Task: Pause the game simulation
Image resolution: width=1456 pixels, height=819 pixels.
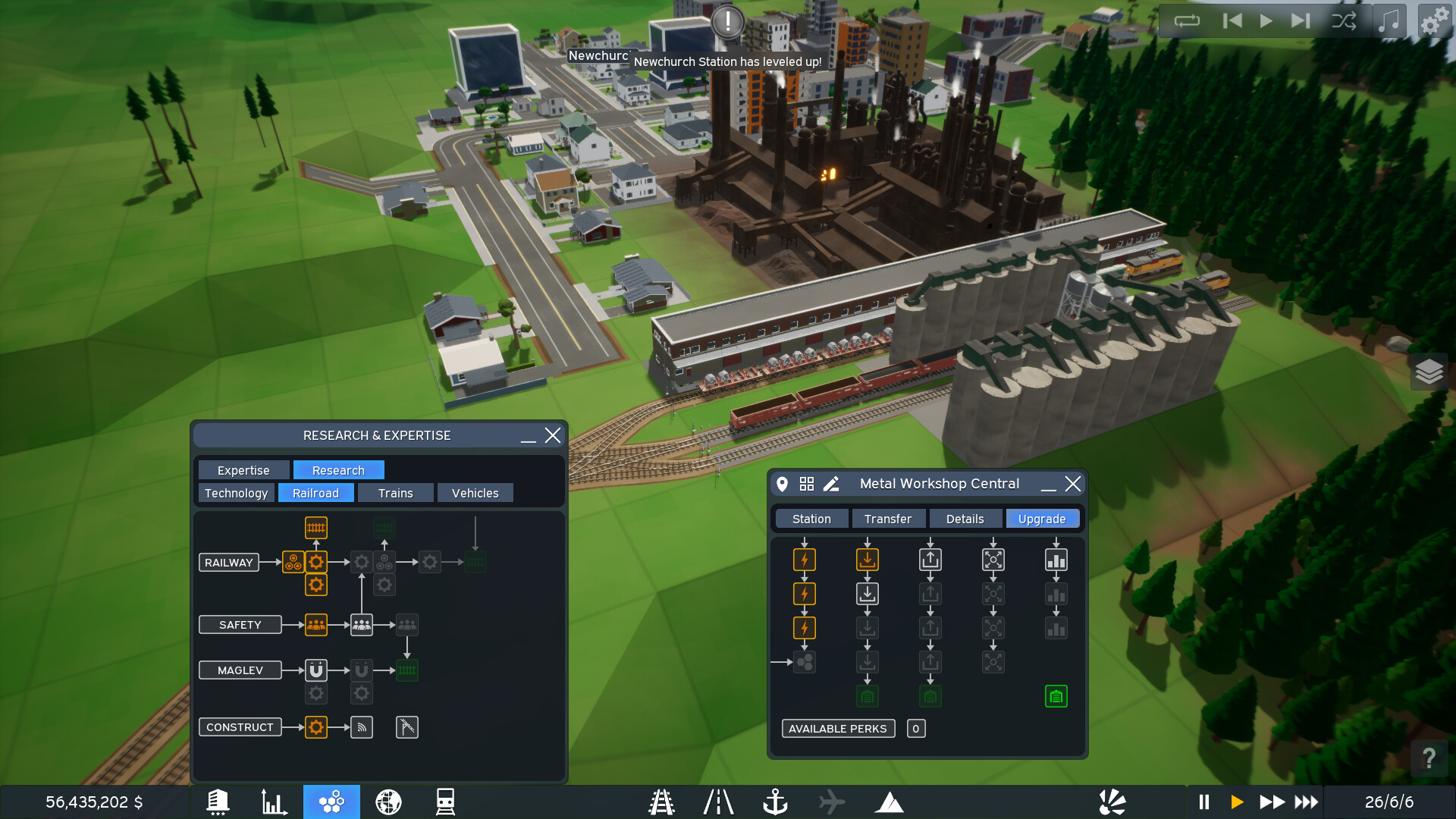Action: [1204, 801]
